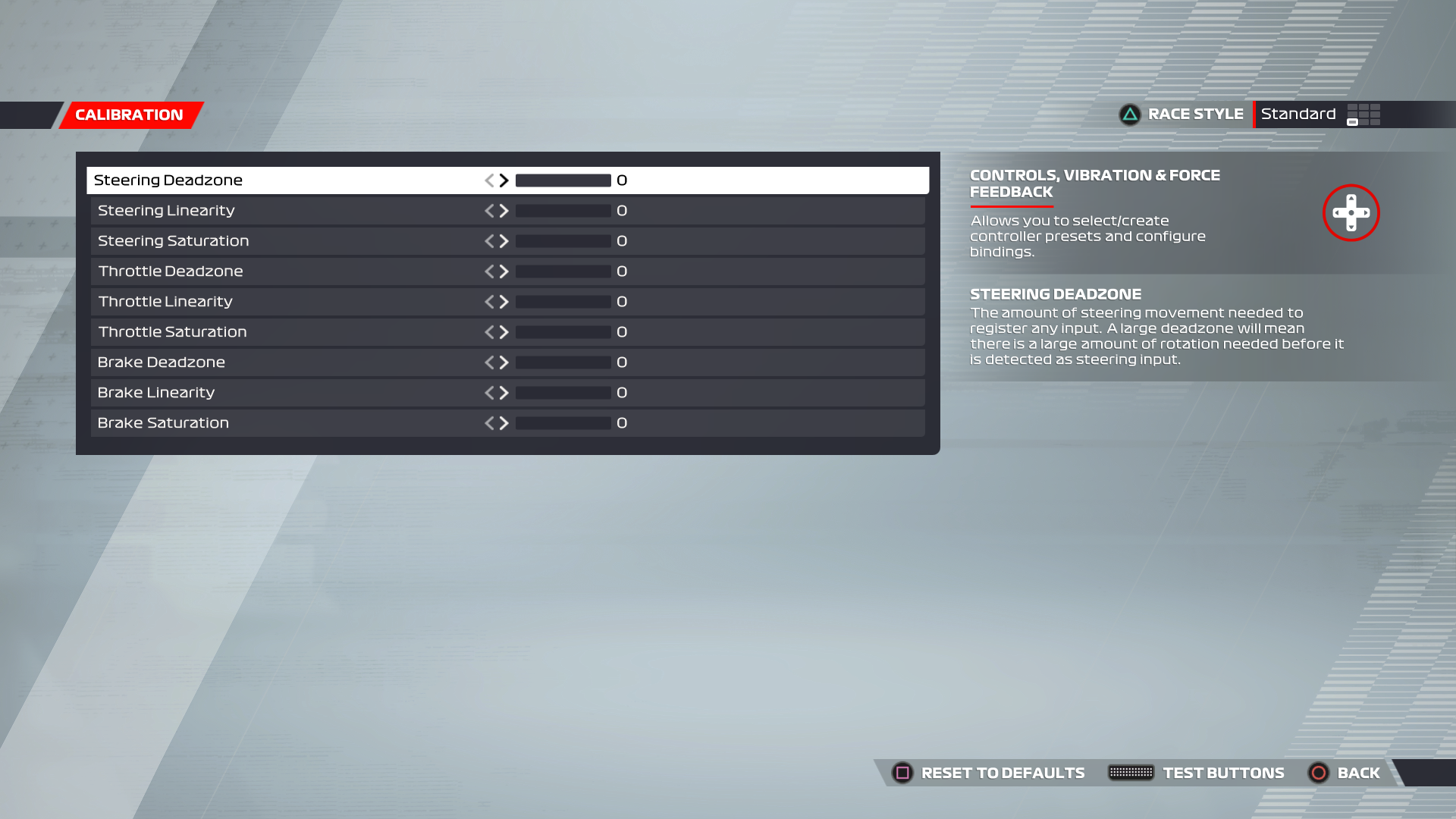Click the PlayStation triangle button icon near RACE STYLE
The width and height of the screenshot is (1456, 819).
[1129, 114]
